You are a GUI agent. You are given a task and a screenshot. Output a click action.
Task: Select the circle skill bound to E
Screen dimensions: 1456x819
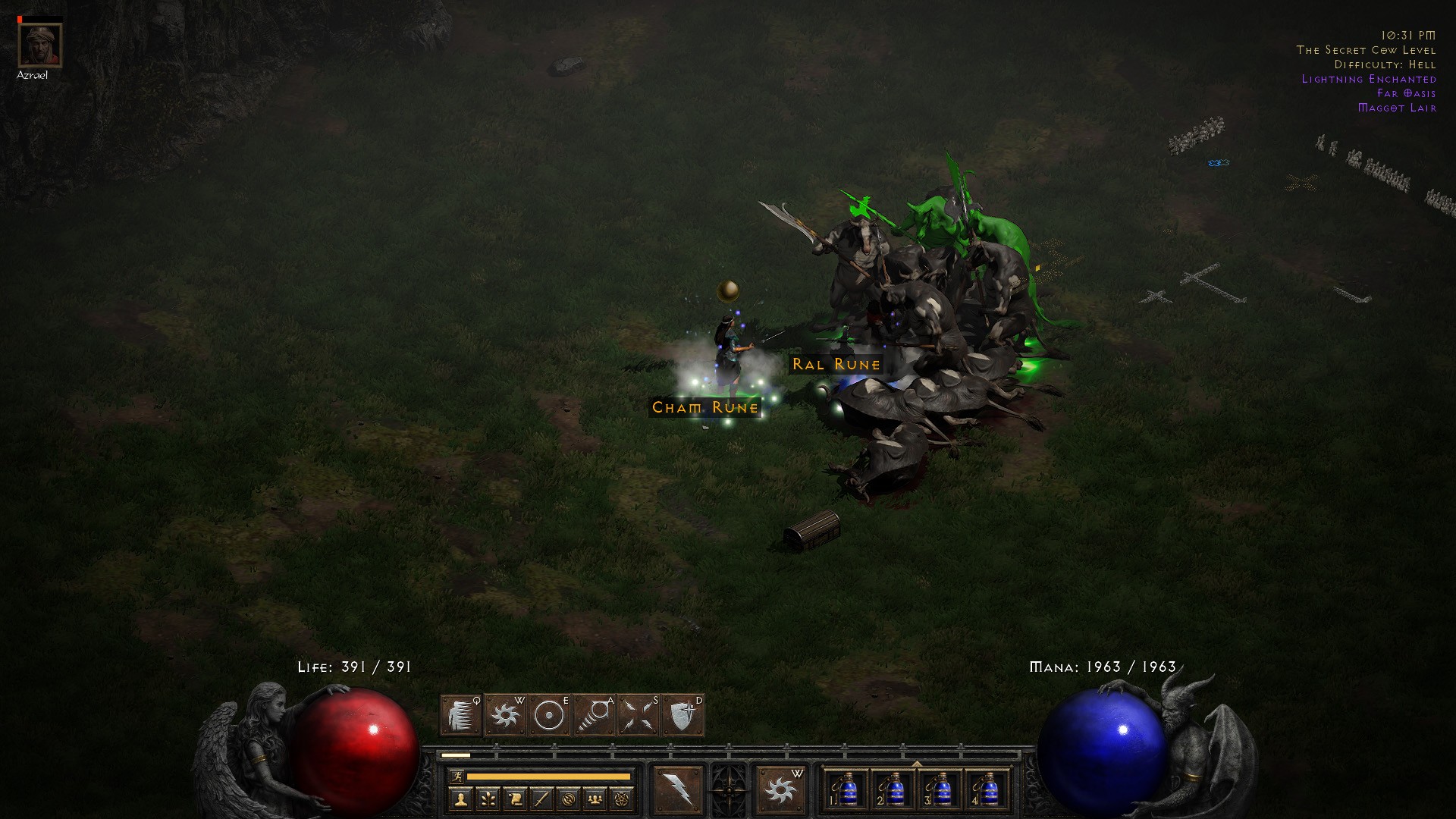549,715
